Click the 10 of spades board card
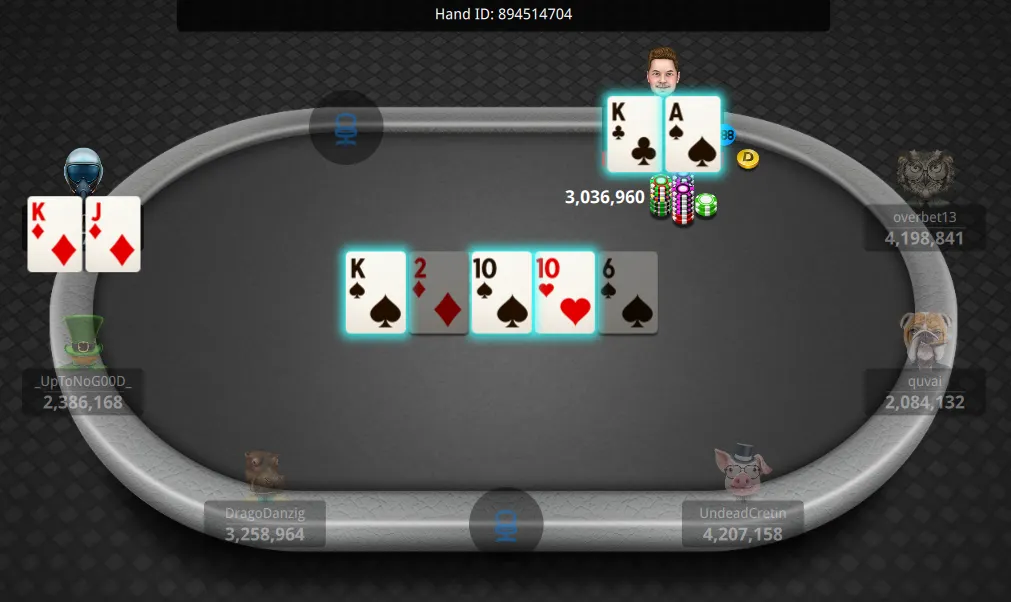1011x602 pixels. coord(501,292)
